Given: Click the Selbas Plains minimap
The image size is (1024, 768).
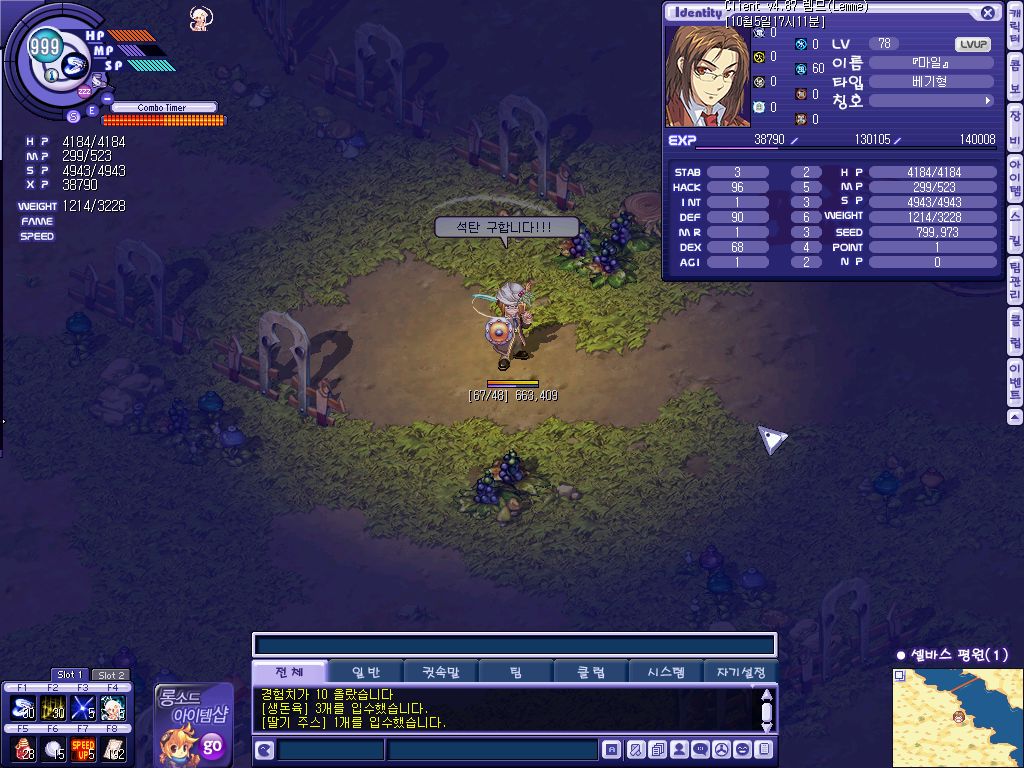Looking at the screenshot, I should pyautogui.click(x=957, y=717).
